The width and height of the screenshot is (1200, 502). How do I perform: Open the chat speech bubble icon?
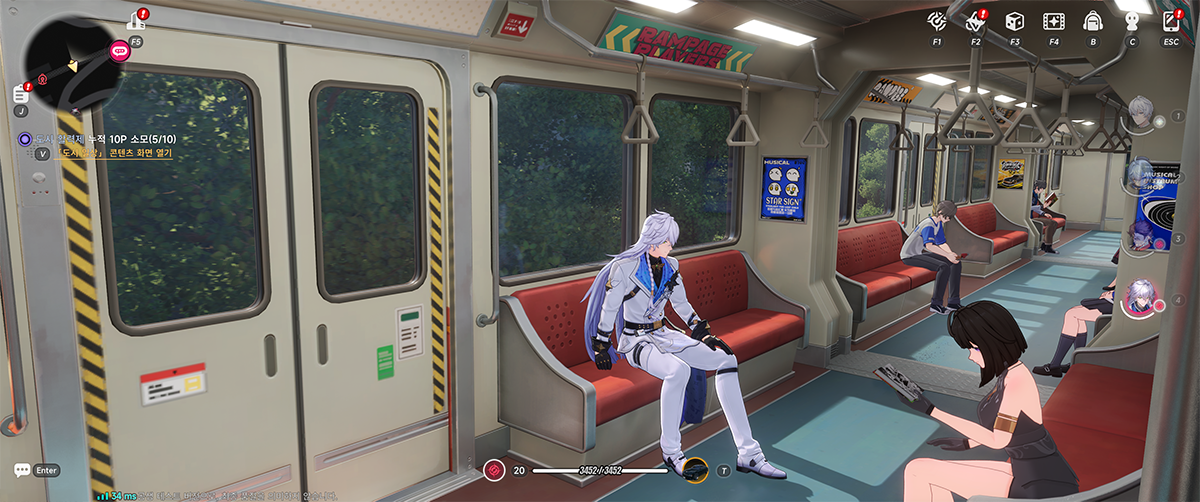coord(21,469)
